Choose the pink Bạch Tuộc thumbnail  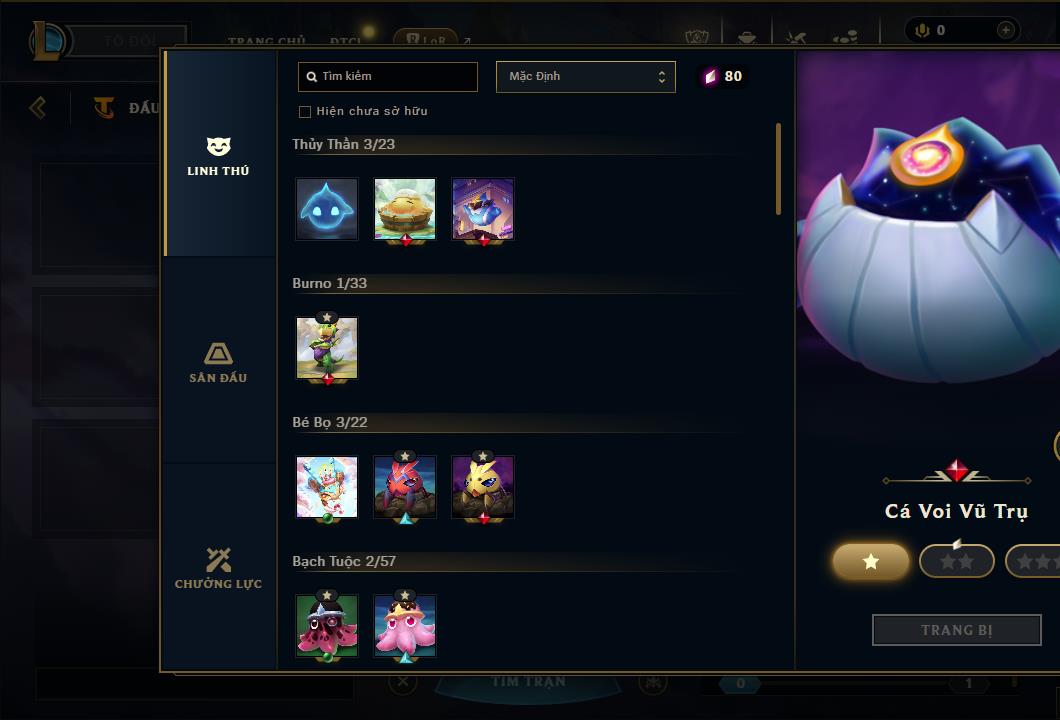(405, 626)
